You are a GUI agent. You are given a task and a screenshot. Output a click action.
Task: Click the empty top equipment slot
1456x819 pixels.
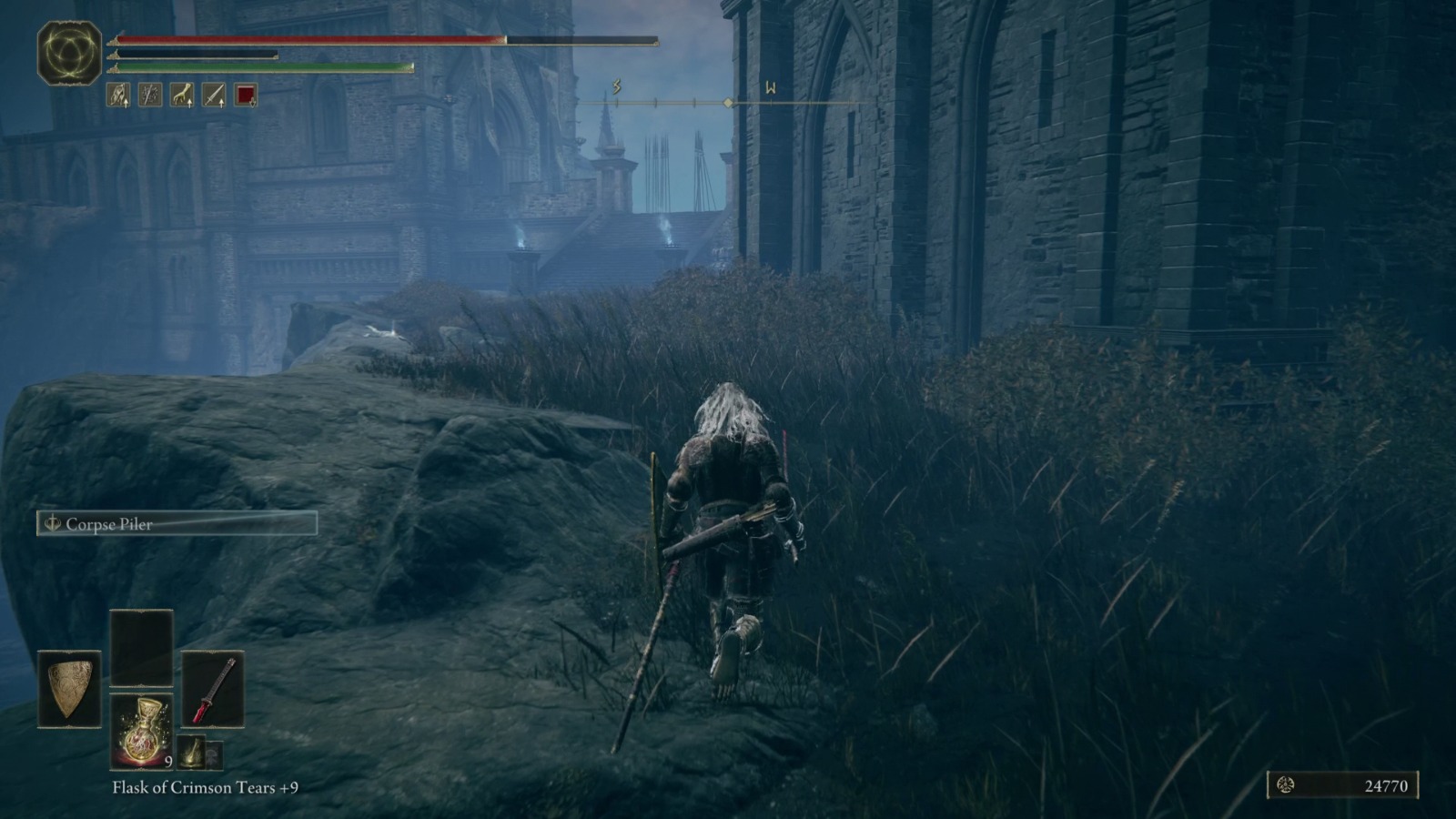[x=142, y=646]
